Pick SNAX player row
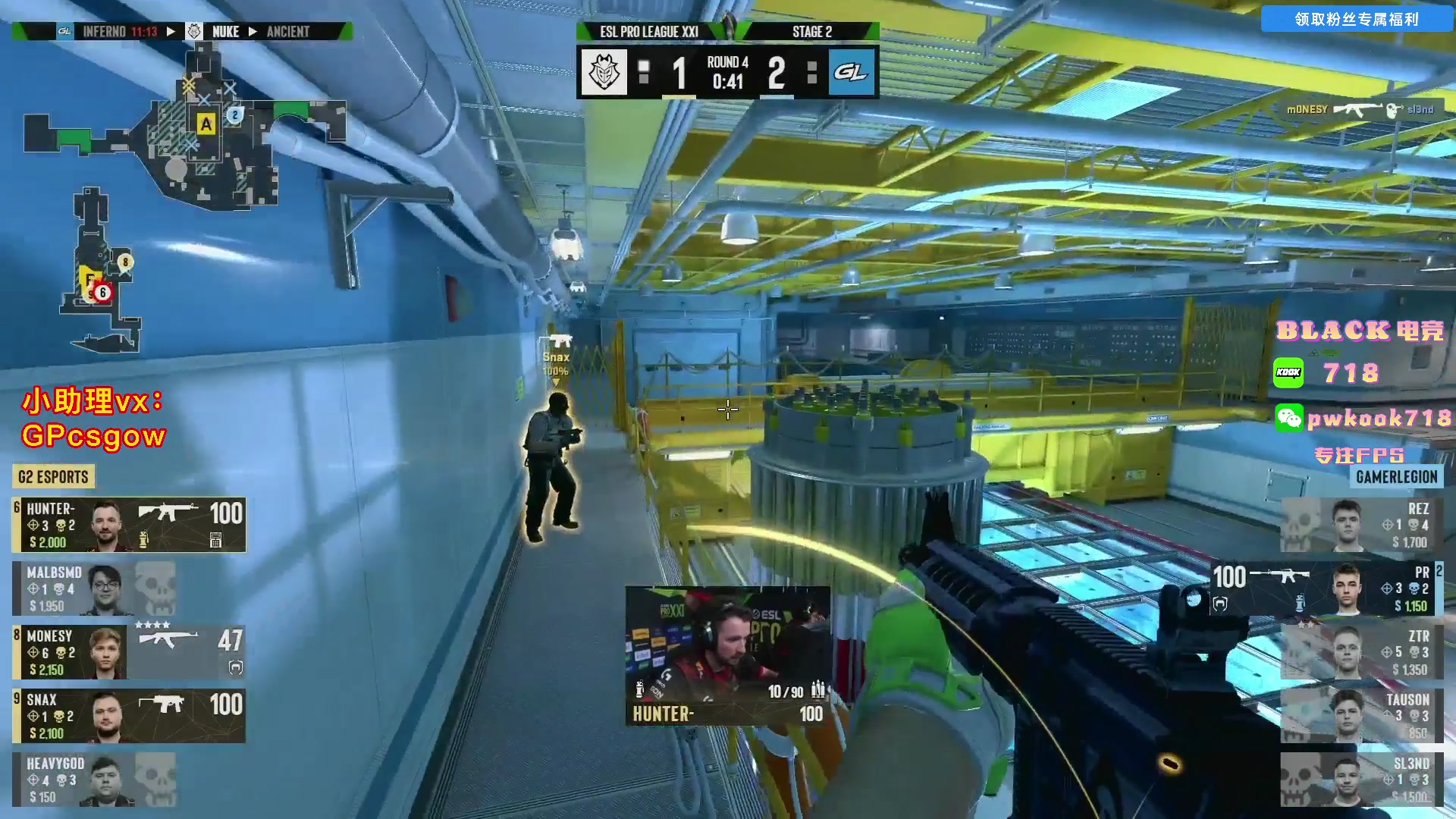The height and width of the screenshot is (819, 1456). (129, 716)
